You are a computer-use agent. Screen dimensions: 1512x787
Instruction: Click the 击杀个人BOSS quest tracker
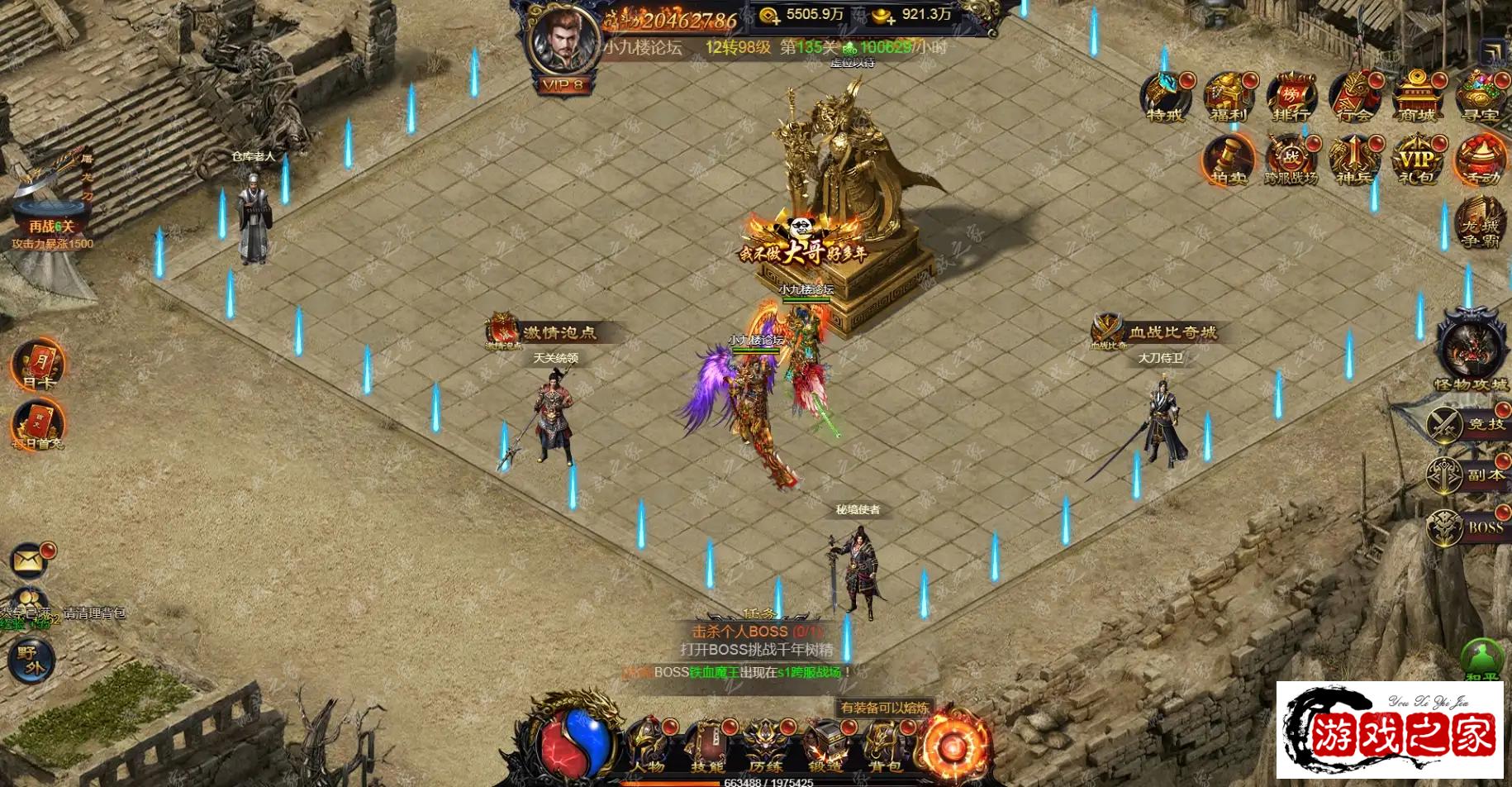[758, 632]
